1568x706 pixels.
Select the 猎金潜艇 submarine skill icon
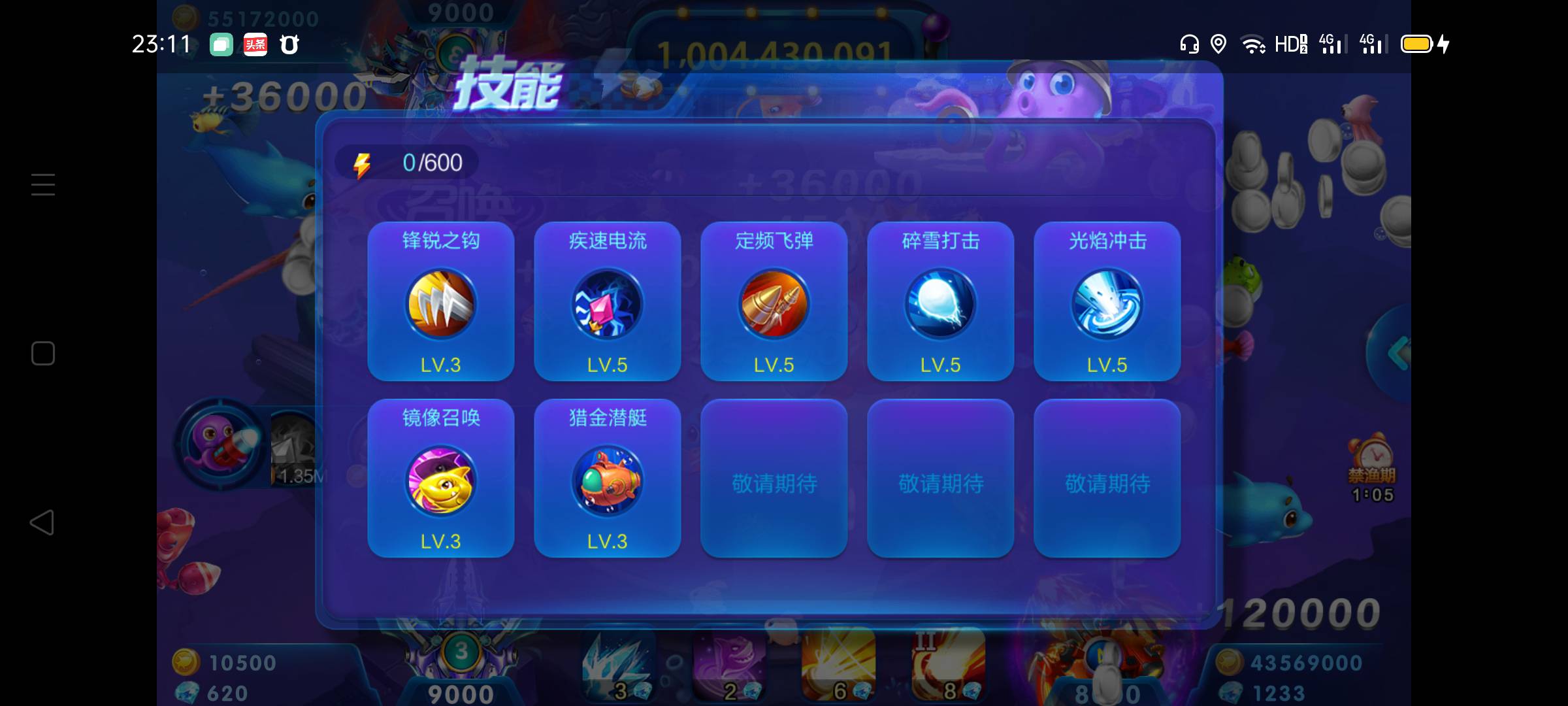[607, 482]
